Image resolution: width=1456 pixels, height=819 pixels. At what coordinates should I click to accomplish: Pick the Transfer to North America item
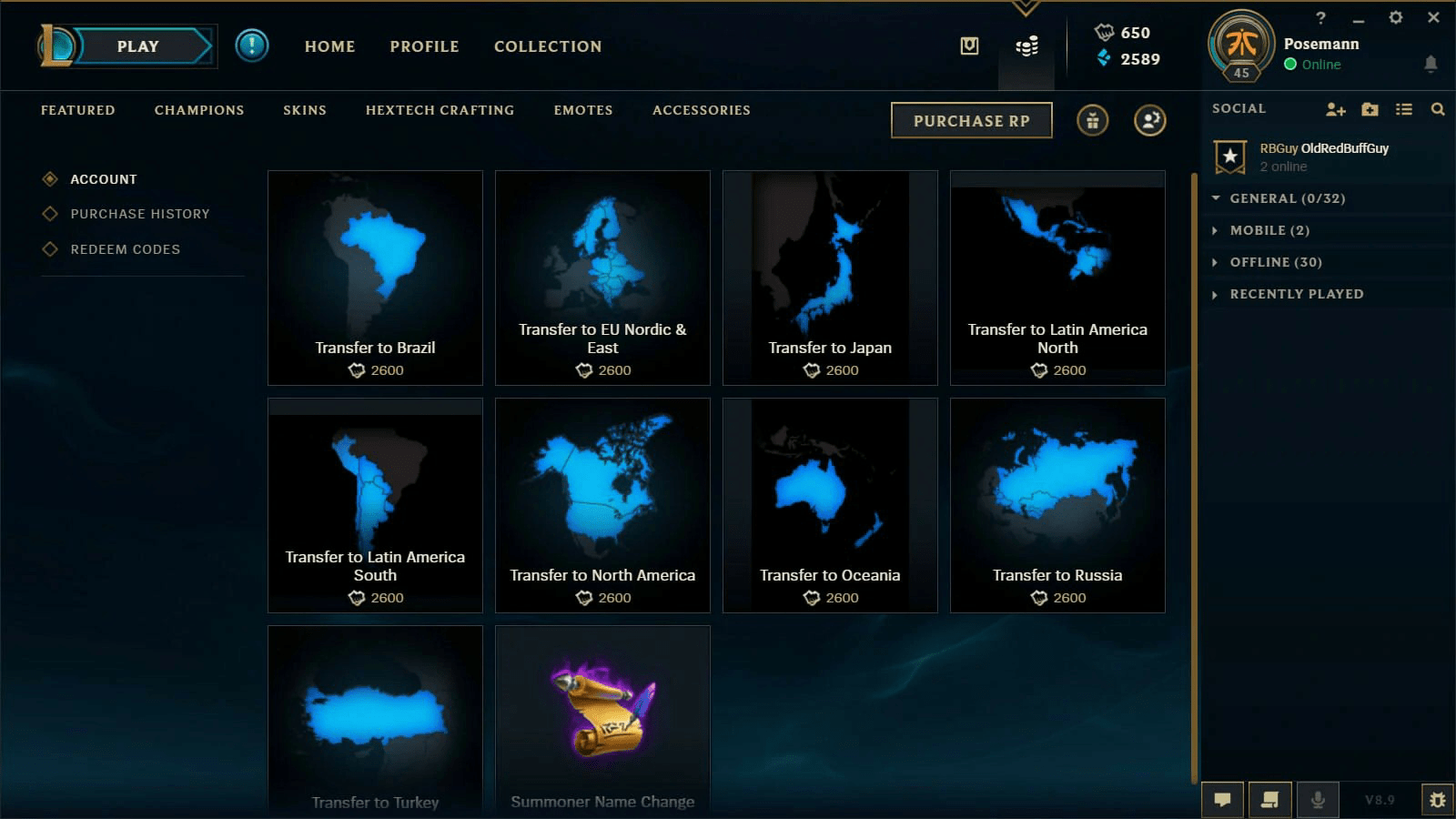click(x=602, y=505)
